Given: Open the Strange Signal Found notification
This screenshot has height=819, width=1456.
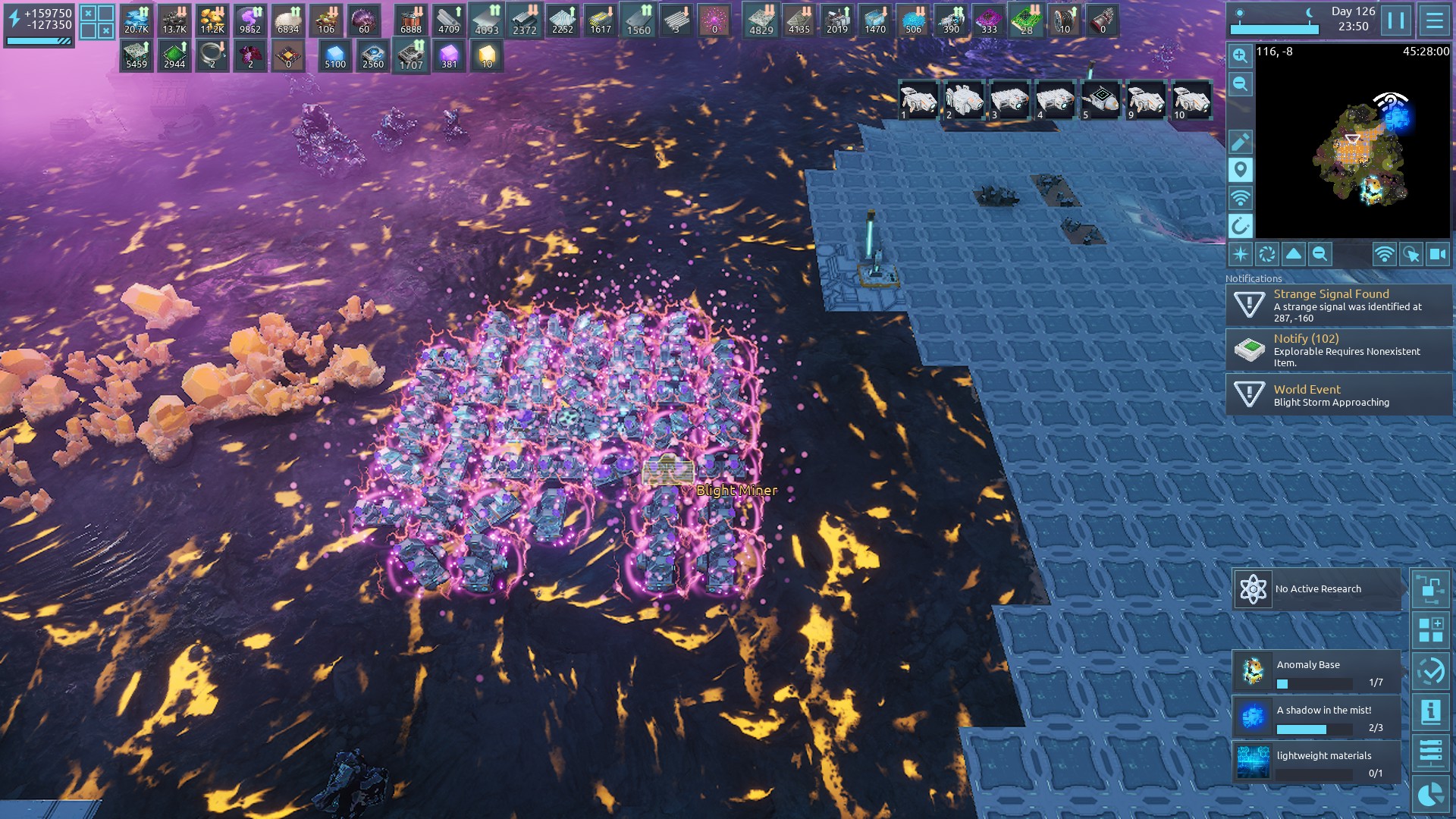Looking at the screenshot, I should (1339, 305).
